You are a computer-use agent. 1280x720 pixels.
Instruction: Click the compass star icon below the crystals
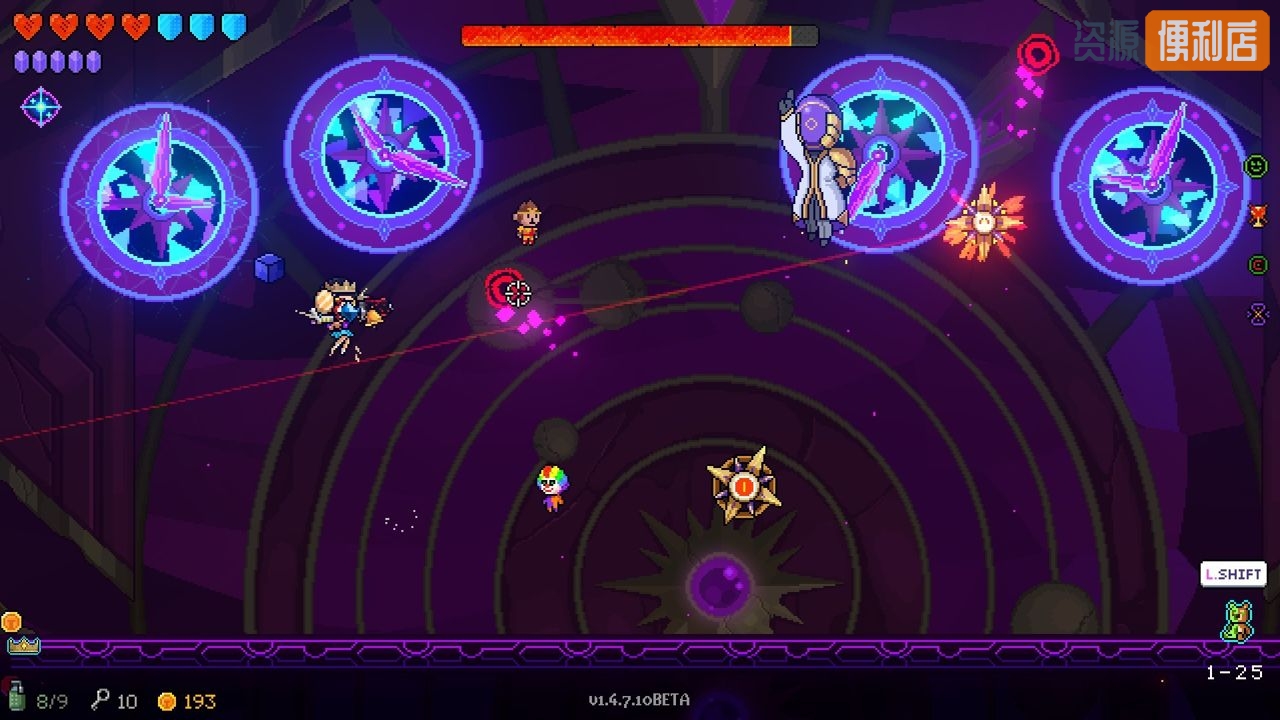[x=41, y=107]
